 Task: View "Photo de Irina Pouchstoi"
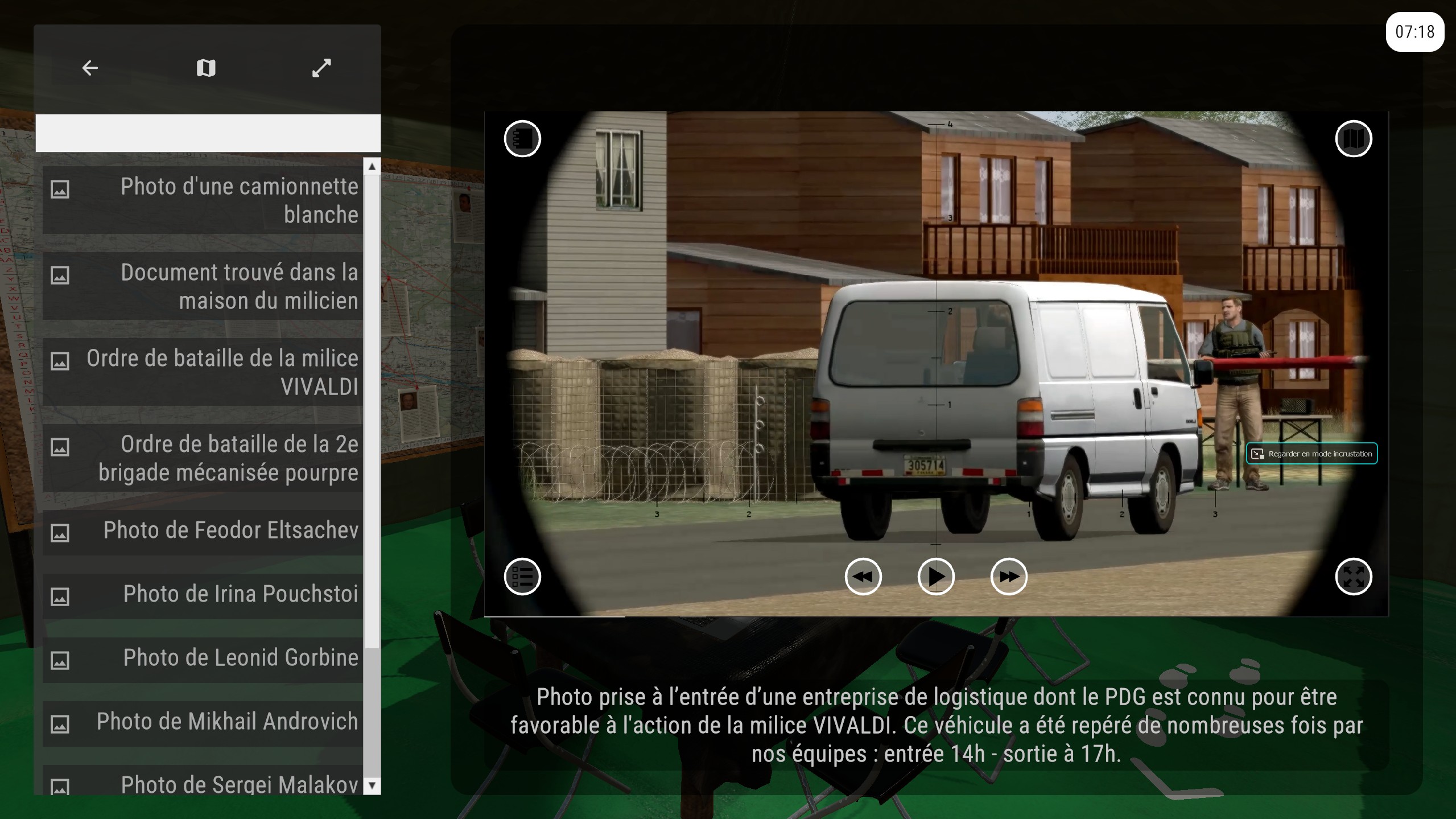[x=203, y=595]
